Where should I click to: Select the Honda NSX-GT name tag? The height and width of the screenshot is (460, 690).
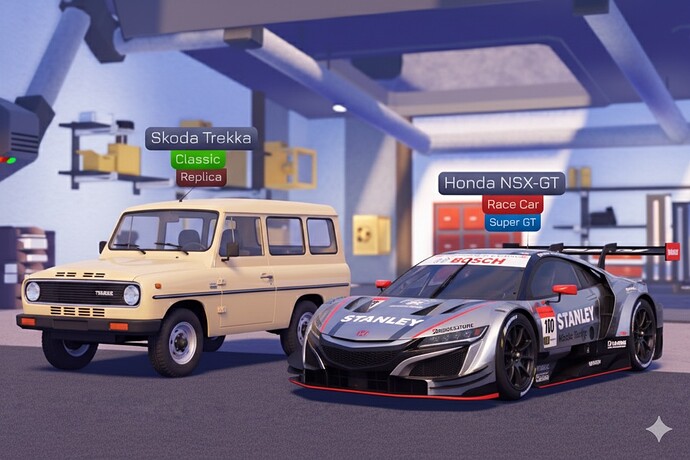[x=502, y=183]
